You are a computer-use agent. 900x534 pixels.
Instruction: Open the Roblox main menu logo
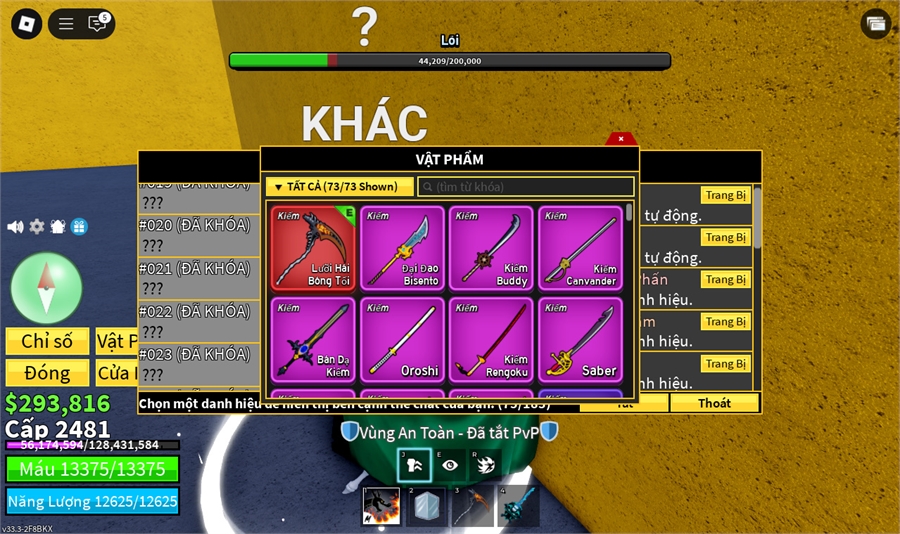click(x=24, y=23)
